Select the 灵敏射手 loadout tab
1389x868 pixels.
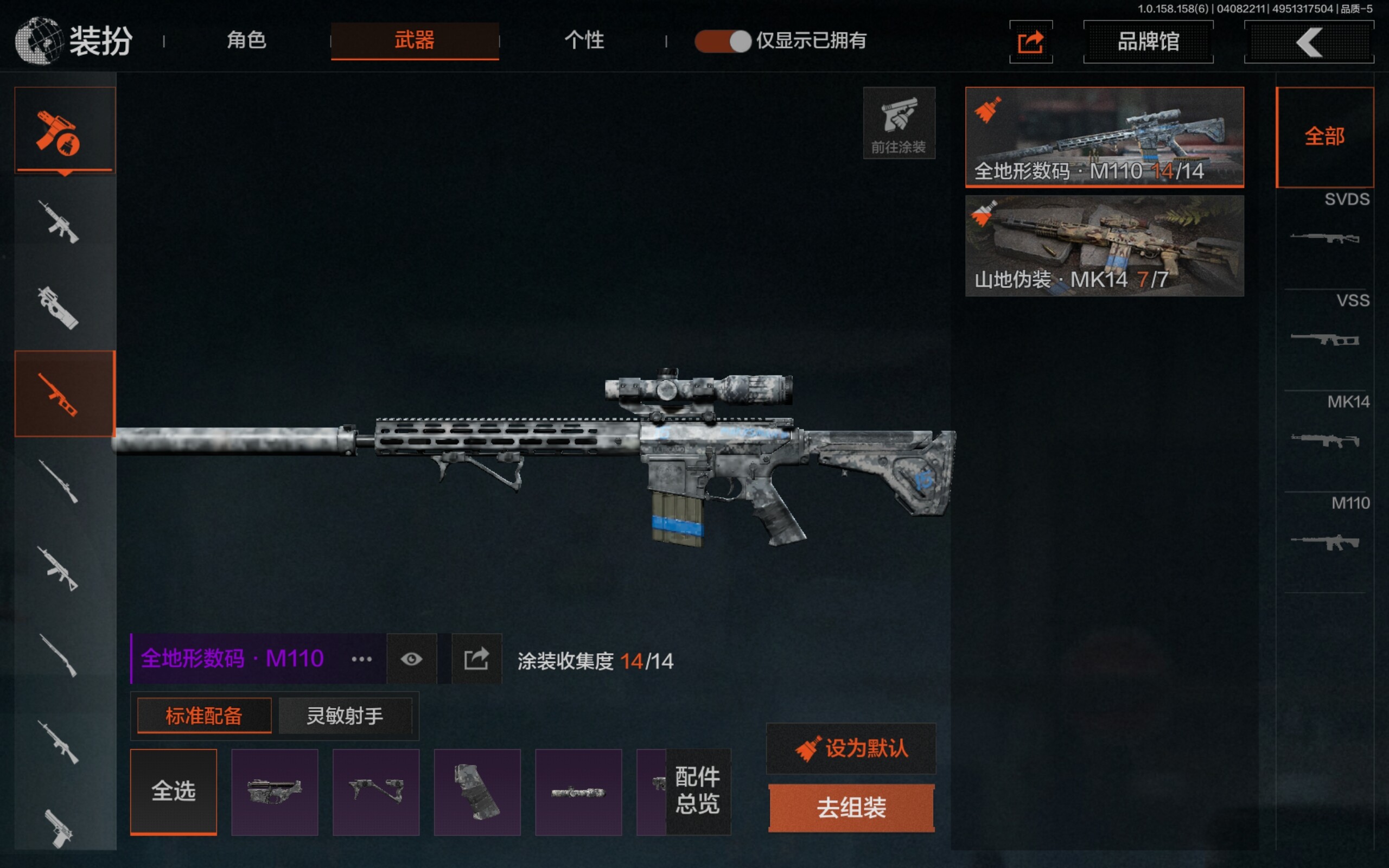(x=345, y=716)
